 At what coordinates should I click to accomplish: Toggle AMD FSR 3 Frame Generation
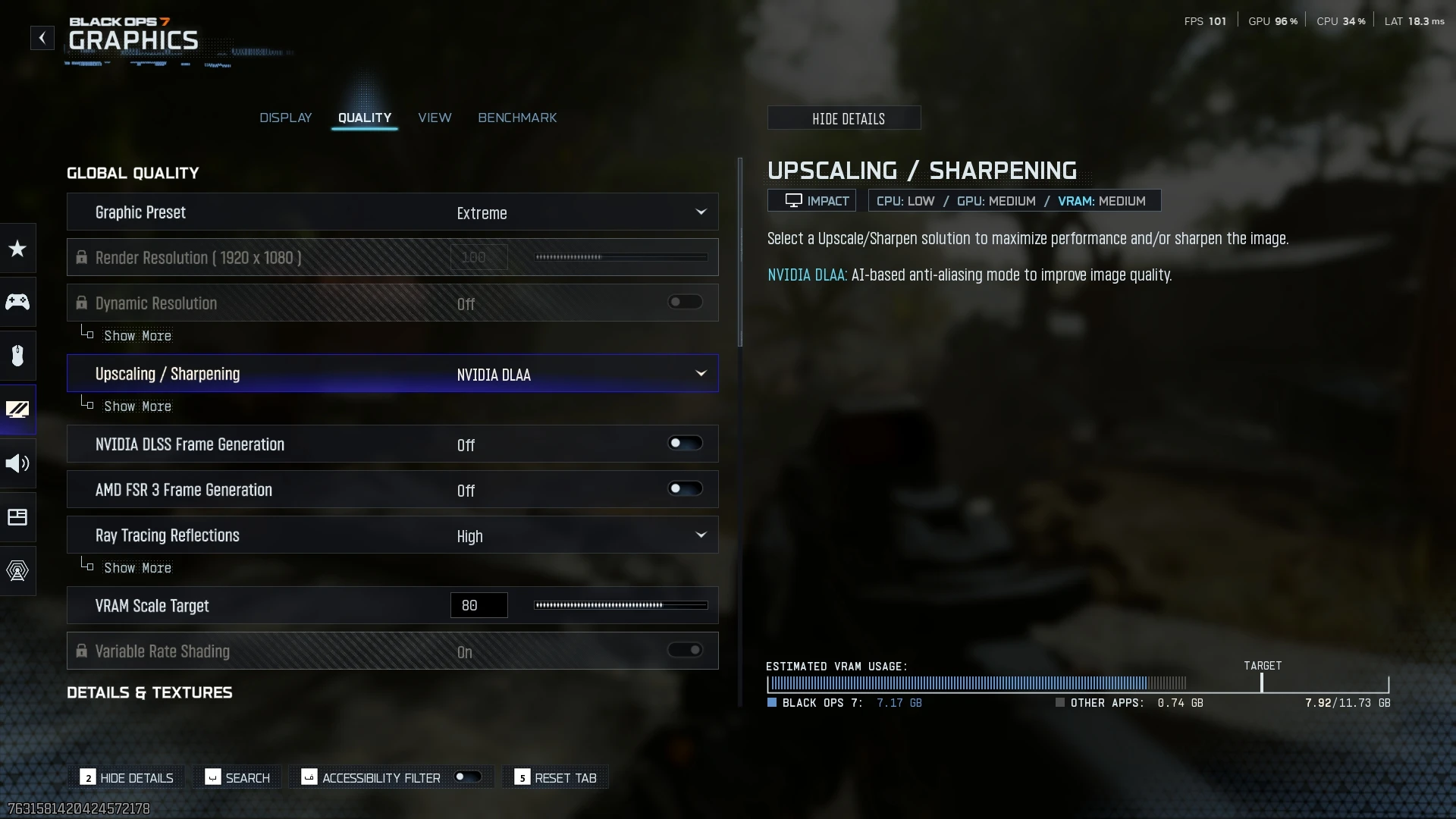(685, 489)
